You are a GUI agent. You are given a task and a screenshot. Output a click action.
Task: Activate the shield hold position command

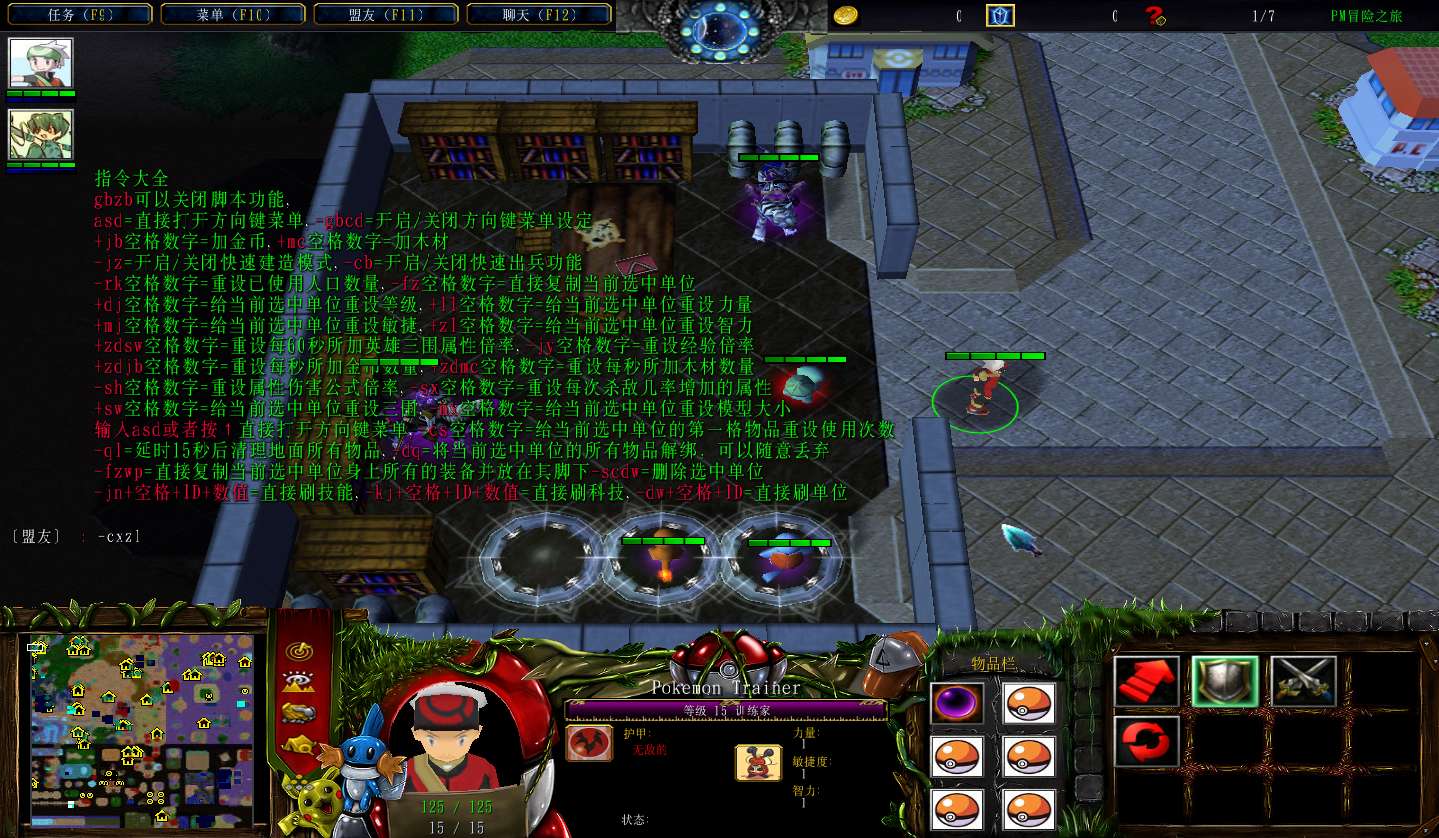[1224, 681]
